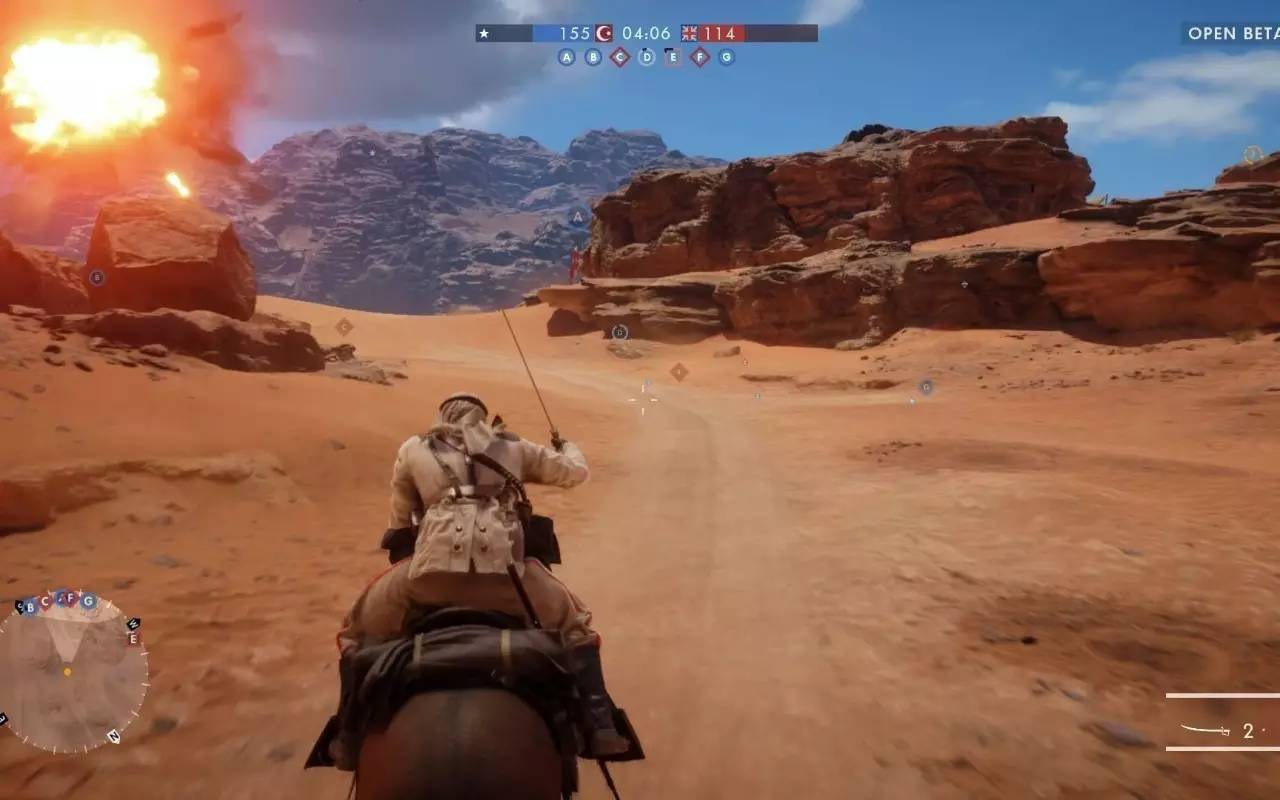This screenshot has height=800, width=1280.
Task: Click the British Union Jack team icon
Action: click(x=690, y=33)
